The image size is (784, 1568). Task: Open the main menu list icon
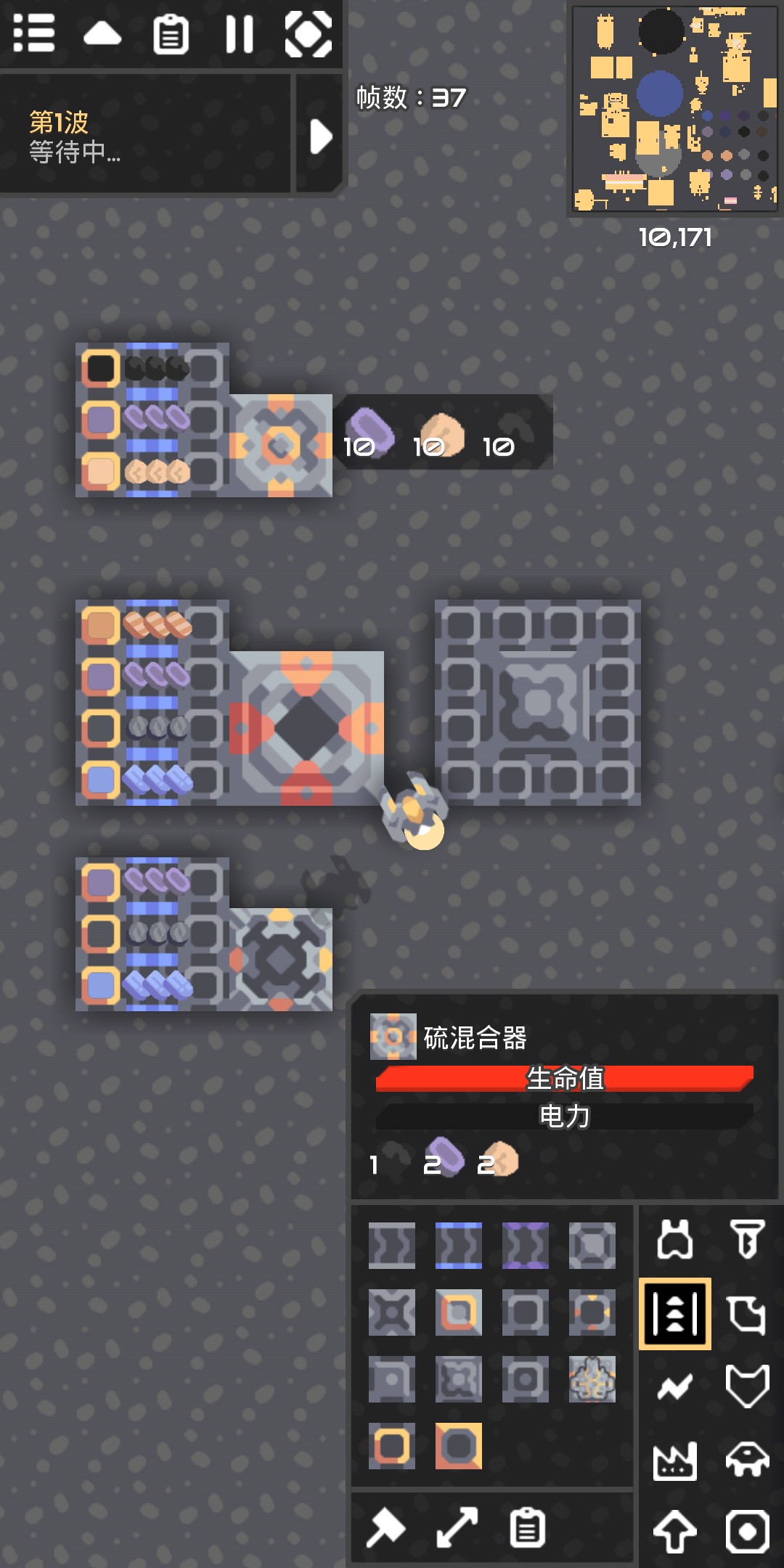click(x=34, y=33)
